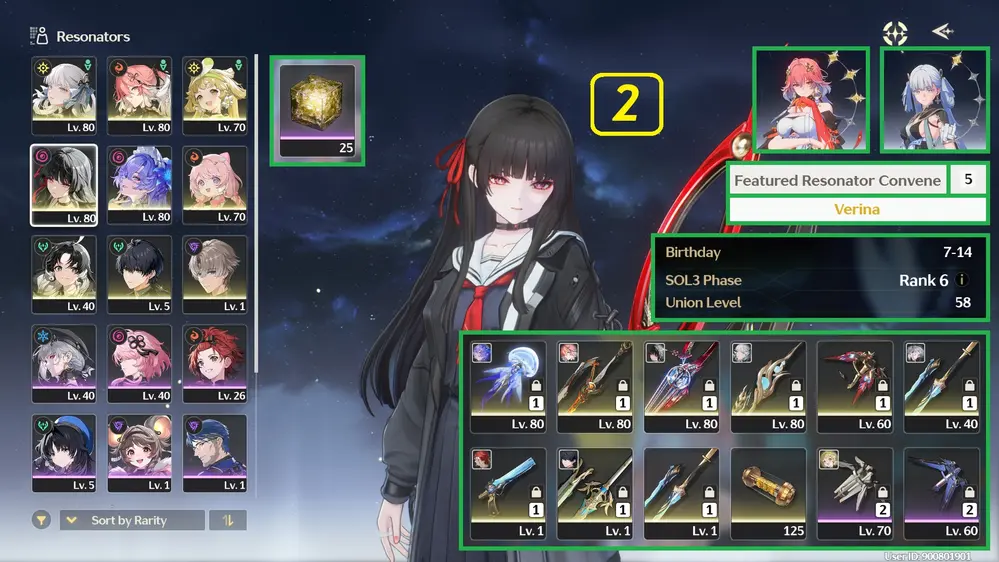Image resolution: width=999 pixels, height=562 pixels.
Task: Show SOL3 Phase info via the i icon
Action: pyautogui.click(x=962, y=280)
